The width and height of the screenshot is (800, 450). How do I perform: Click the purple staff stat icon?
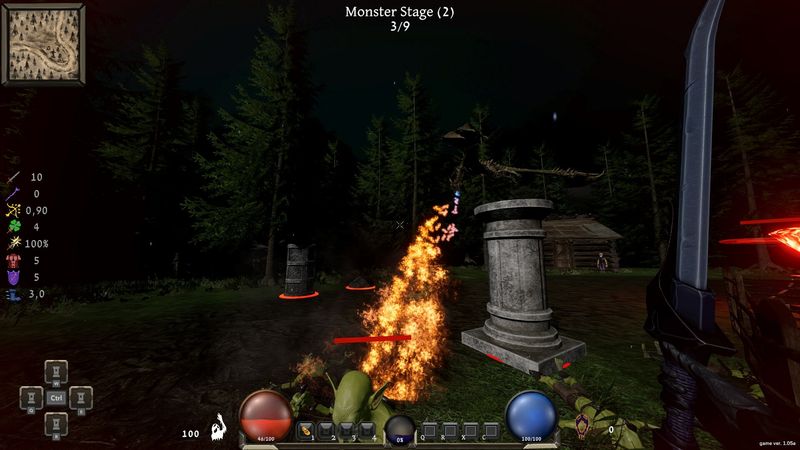click(12, 194)
